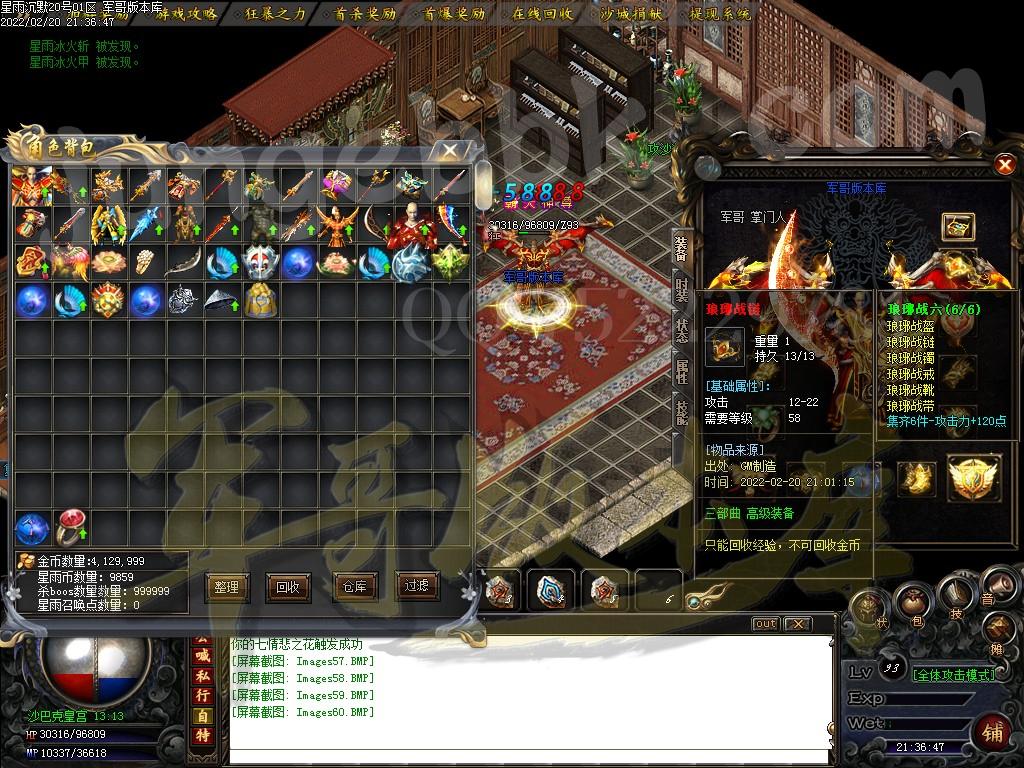The width and height of the screenshot is (1024, 768).
Task: Open the 提现系统 withdrawal menu
Action: (721, 14)
